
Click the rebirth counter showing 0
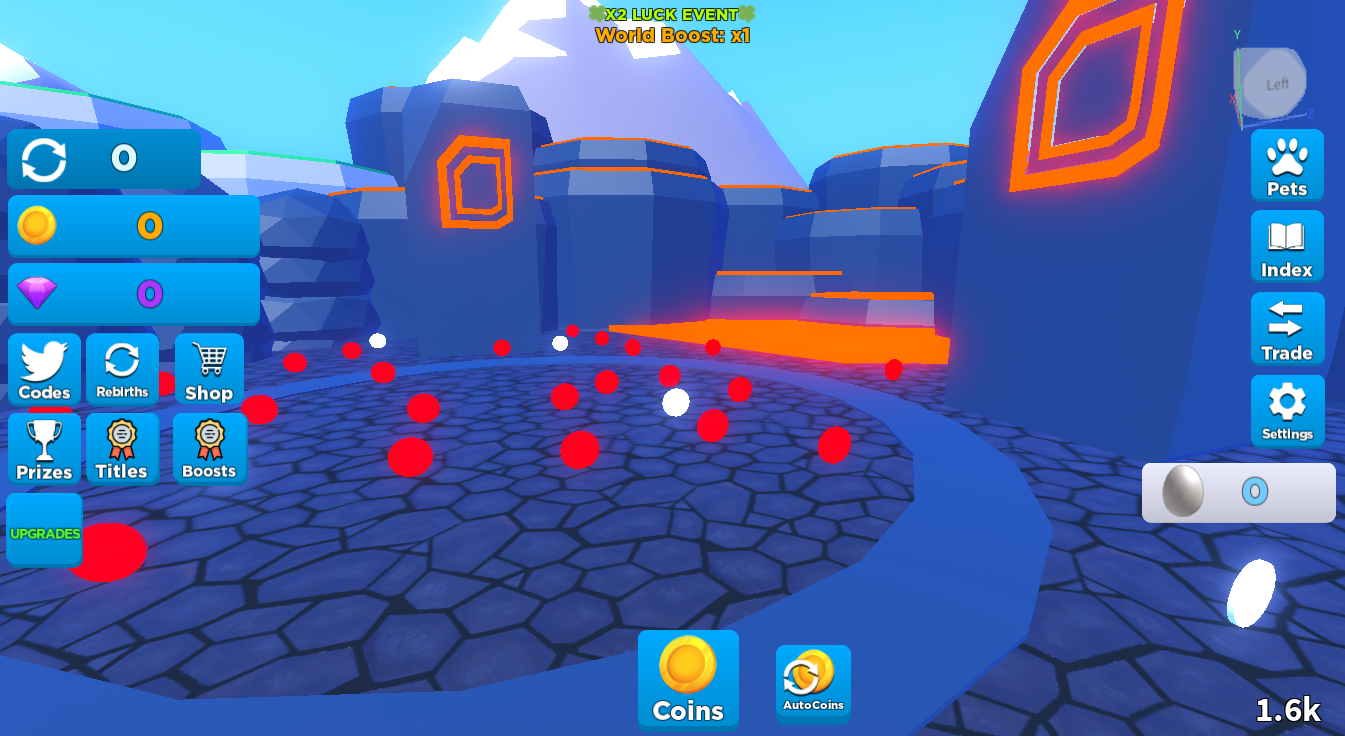[103, 158]
